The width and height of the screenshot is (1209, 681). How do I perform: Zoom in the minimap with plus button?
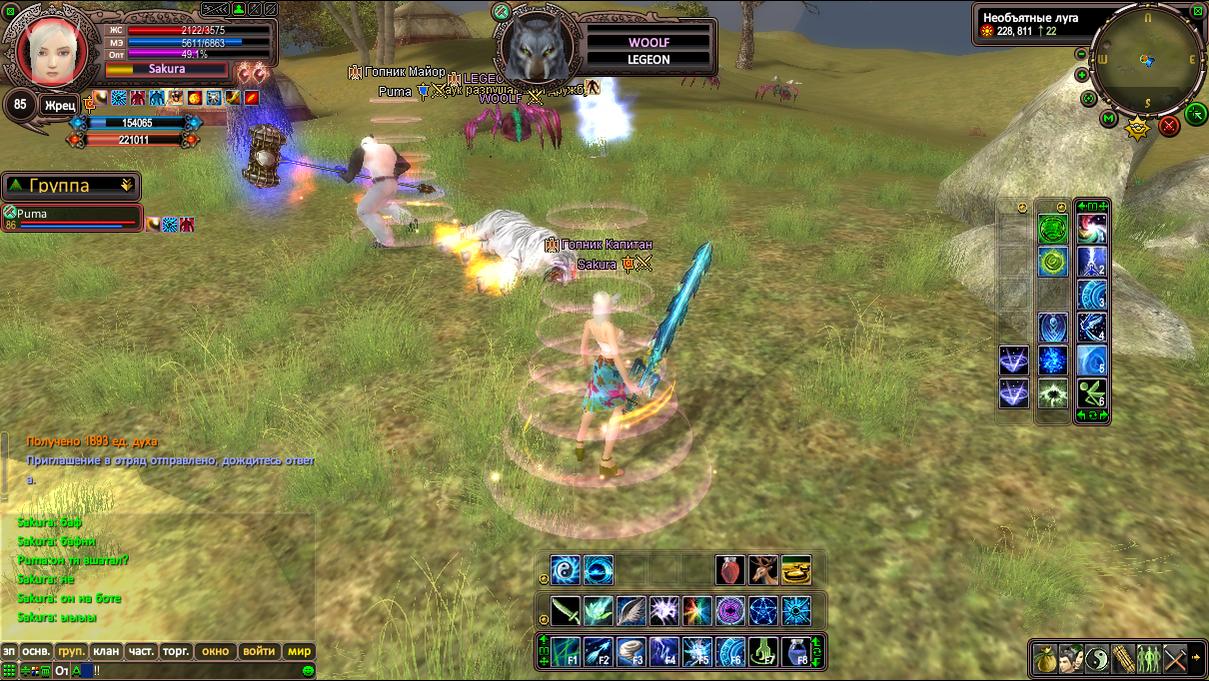pos(1082,75)
